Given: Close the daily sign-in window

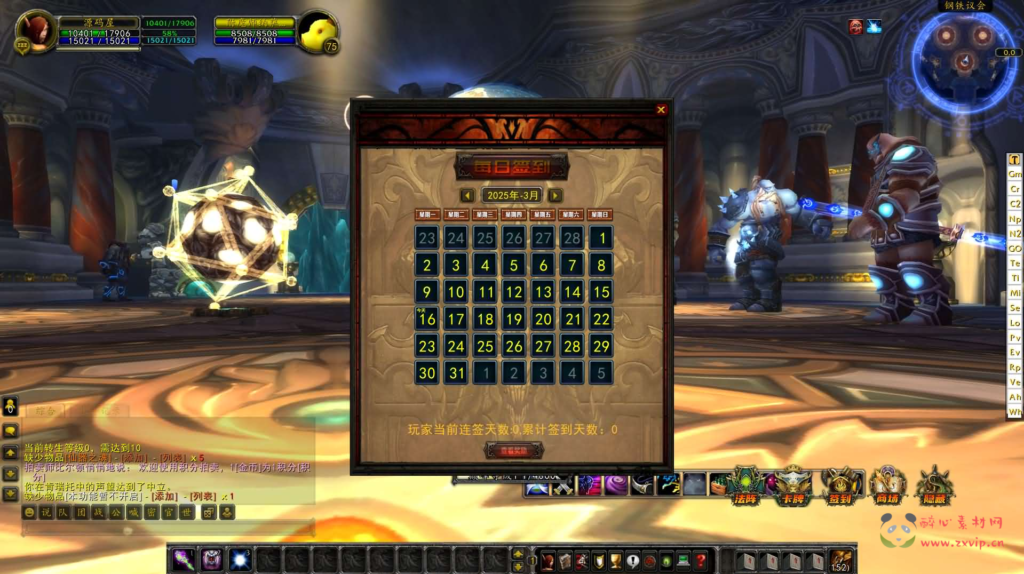Looking at the screenshot, I should click(x=661, y=110).
